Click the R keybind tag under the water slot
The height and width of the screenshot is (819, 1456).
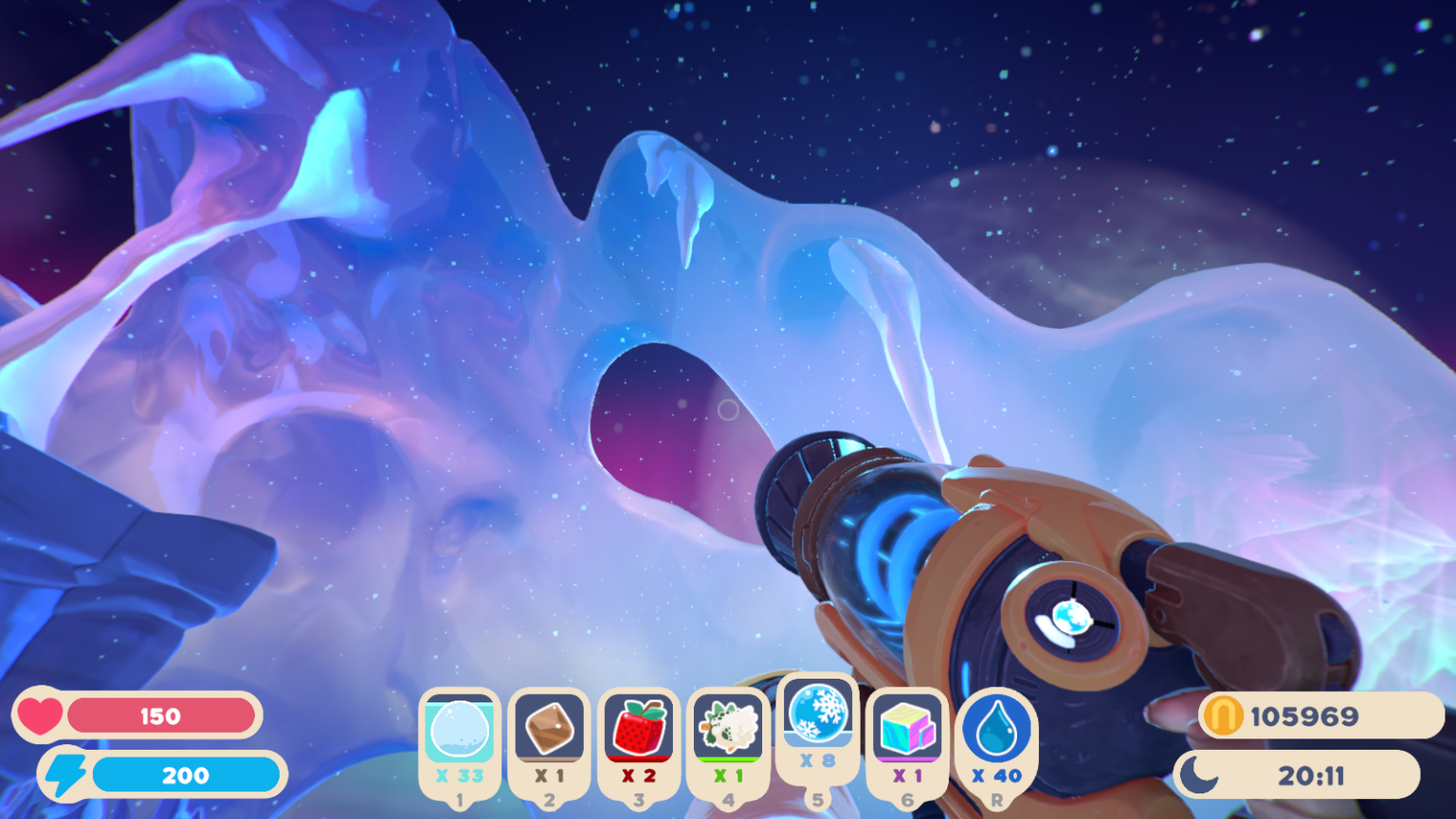[996, 801]
